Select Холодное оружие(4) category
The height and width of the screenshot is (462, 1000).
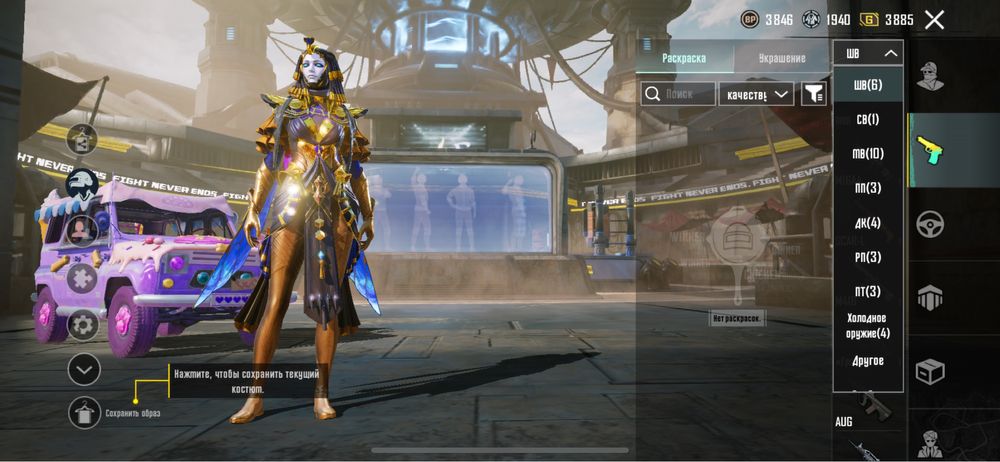867,326
